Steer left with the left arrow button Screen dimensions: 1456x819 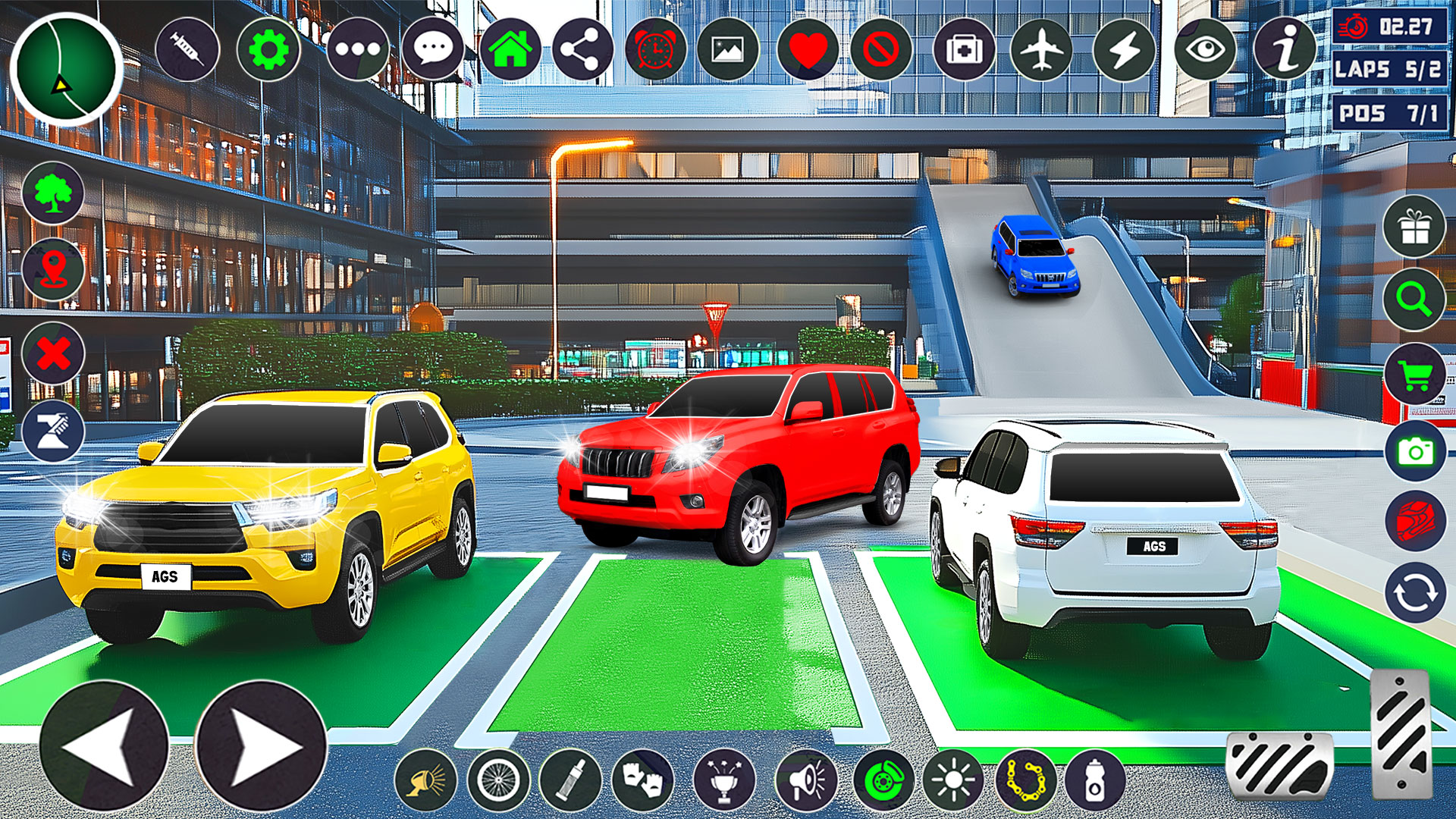click(104, 746)
